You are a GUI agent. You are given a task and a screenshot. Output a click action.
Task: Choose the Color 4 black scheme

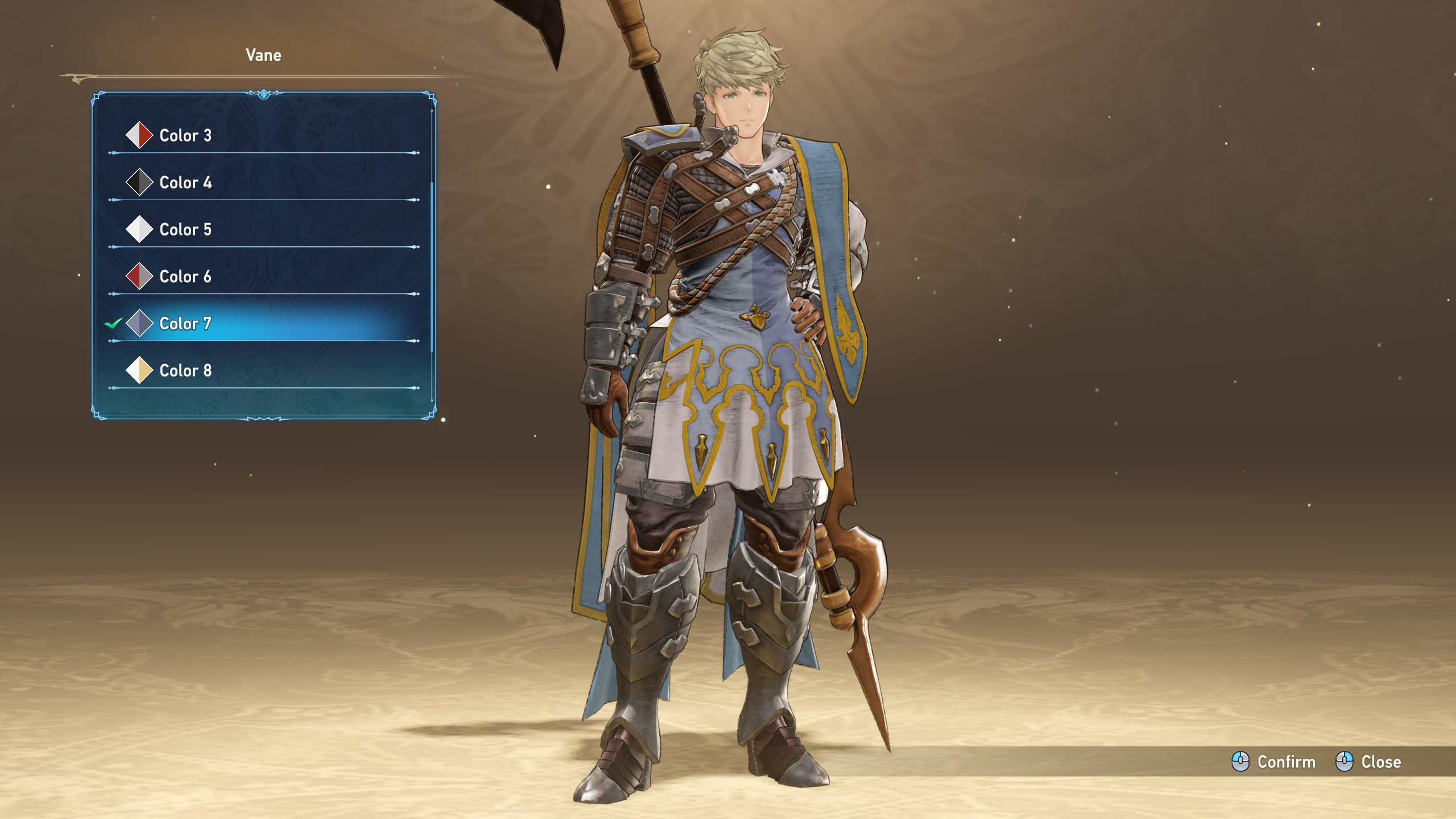coord(185,183)
